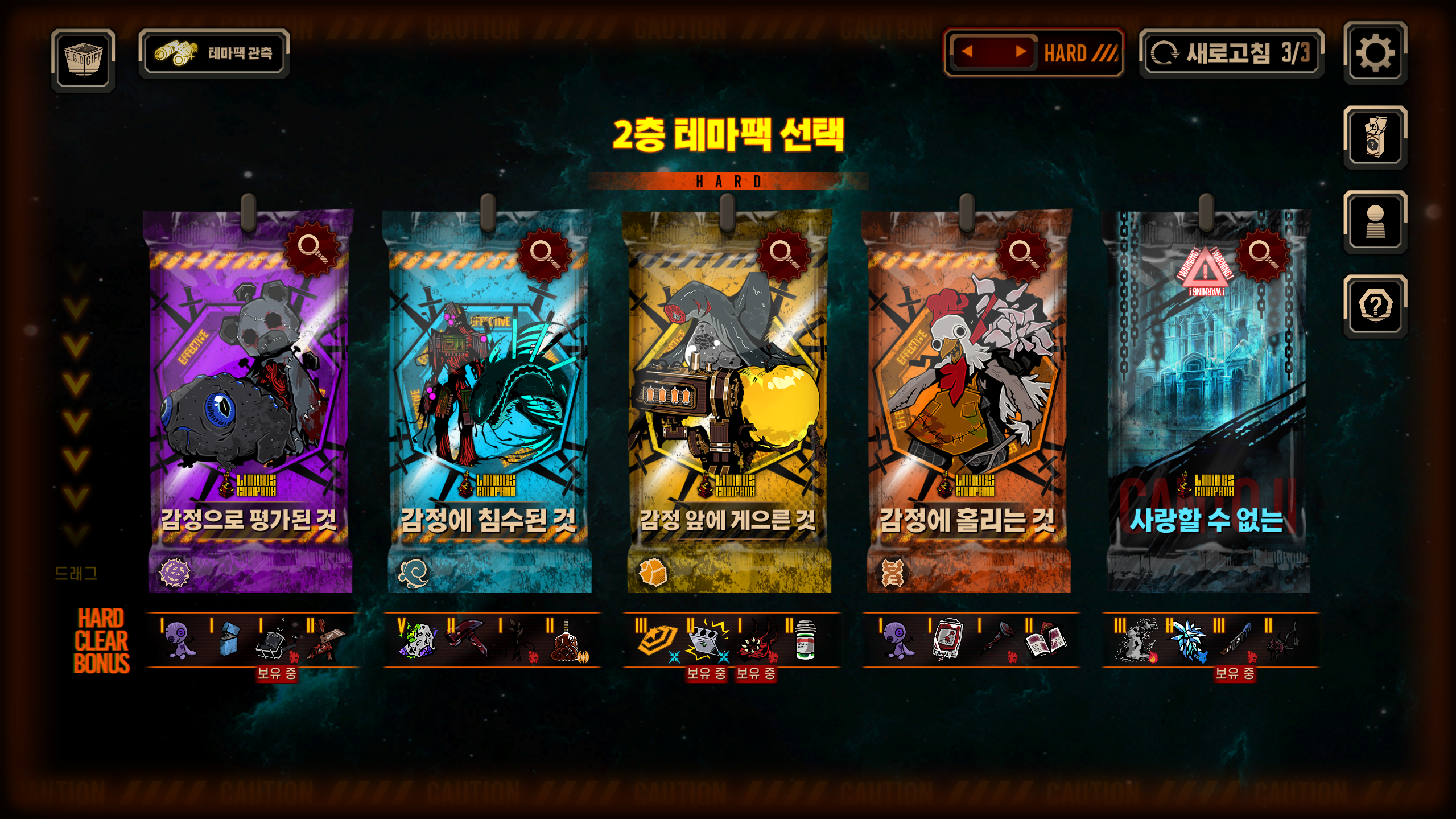Image resolution: width=1456 pixels, height=819 pixels.
Task: Open the gear settings menu
Action: (x=1375, y=53)
